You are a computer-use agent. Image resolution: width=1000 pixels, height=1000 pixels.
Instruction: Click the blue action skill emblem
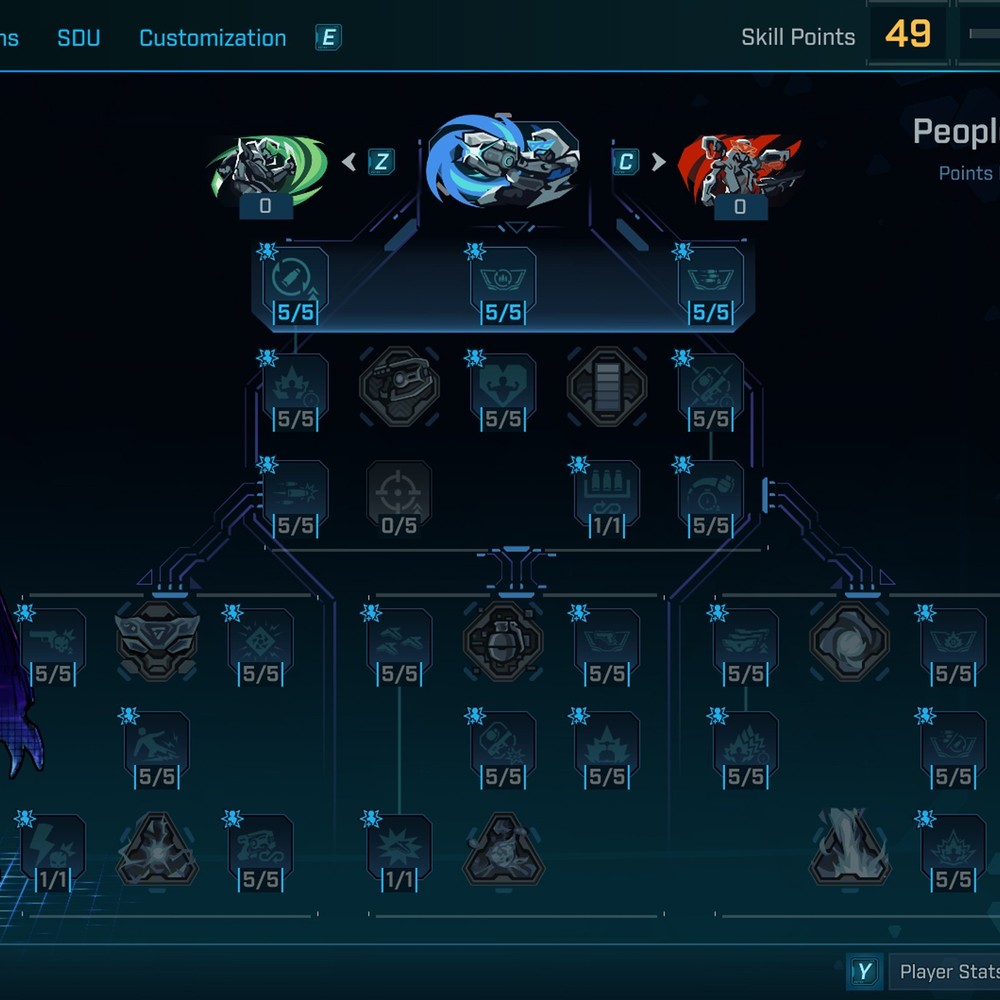coord(503,163)
